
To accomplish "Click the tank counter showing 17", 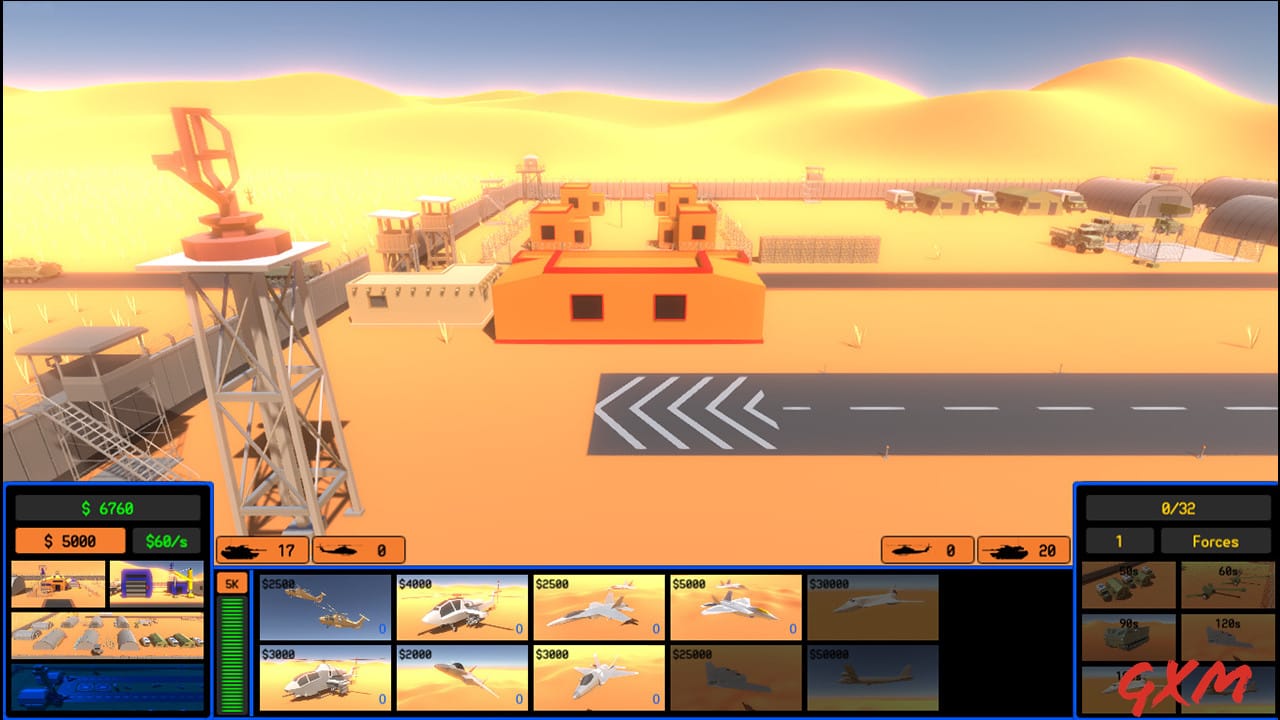I will (x=262, y=549).
